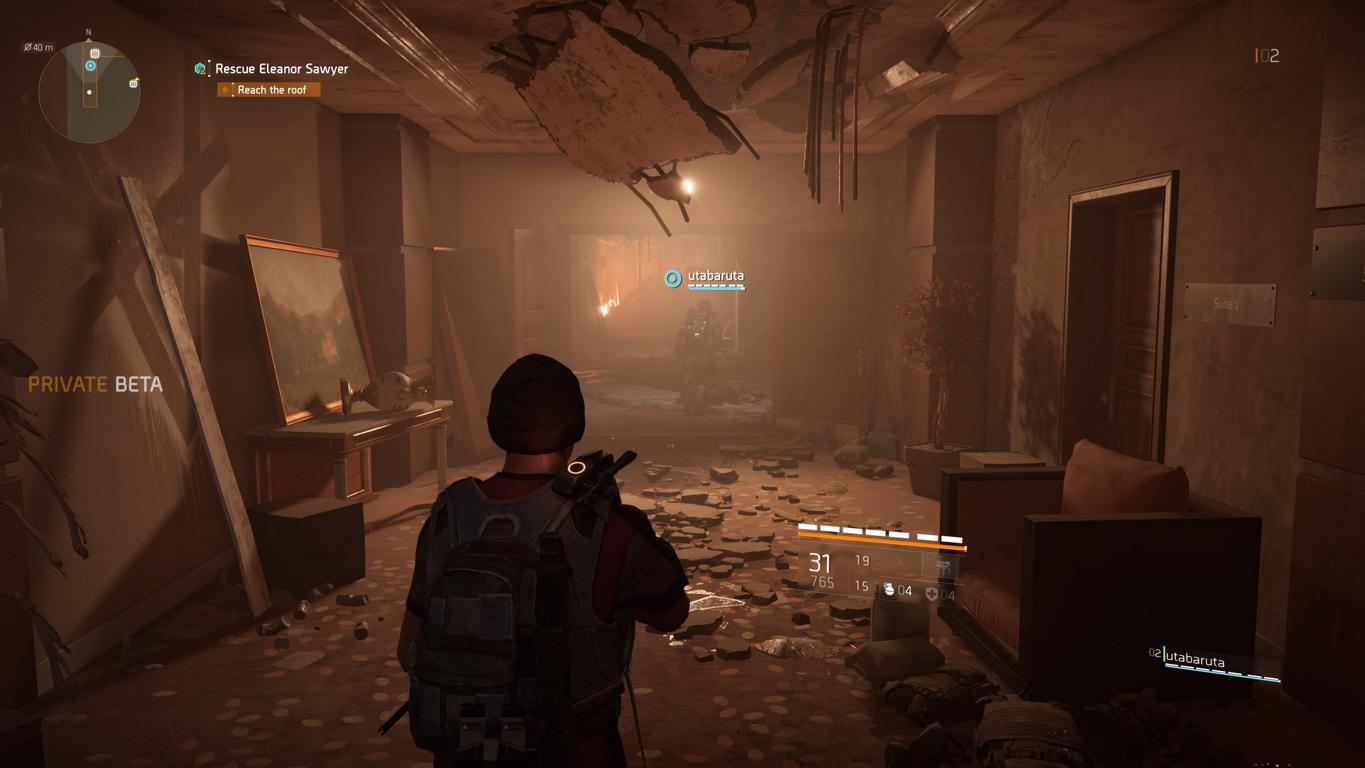This screenshot has width=1365, height=768.
Task: Click the Reach the roof objective
Action: pos(271,90)
